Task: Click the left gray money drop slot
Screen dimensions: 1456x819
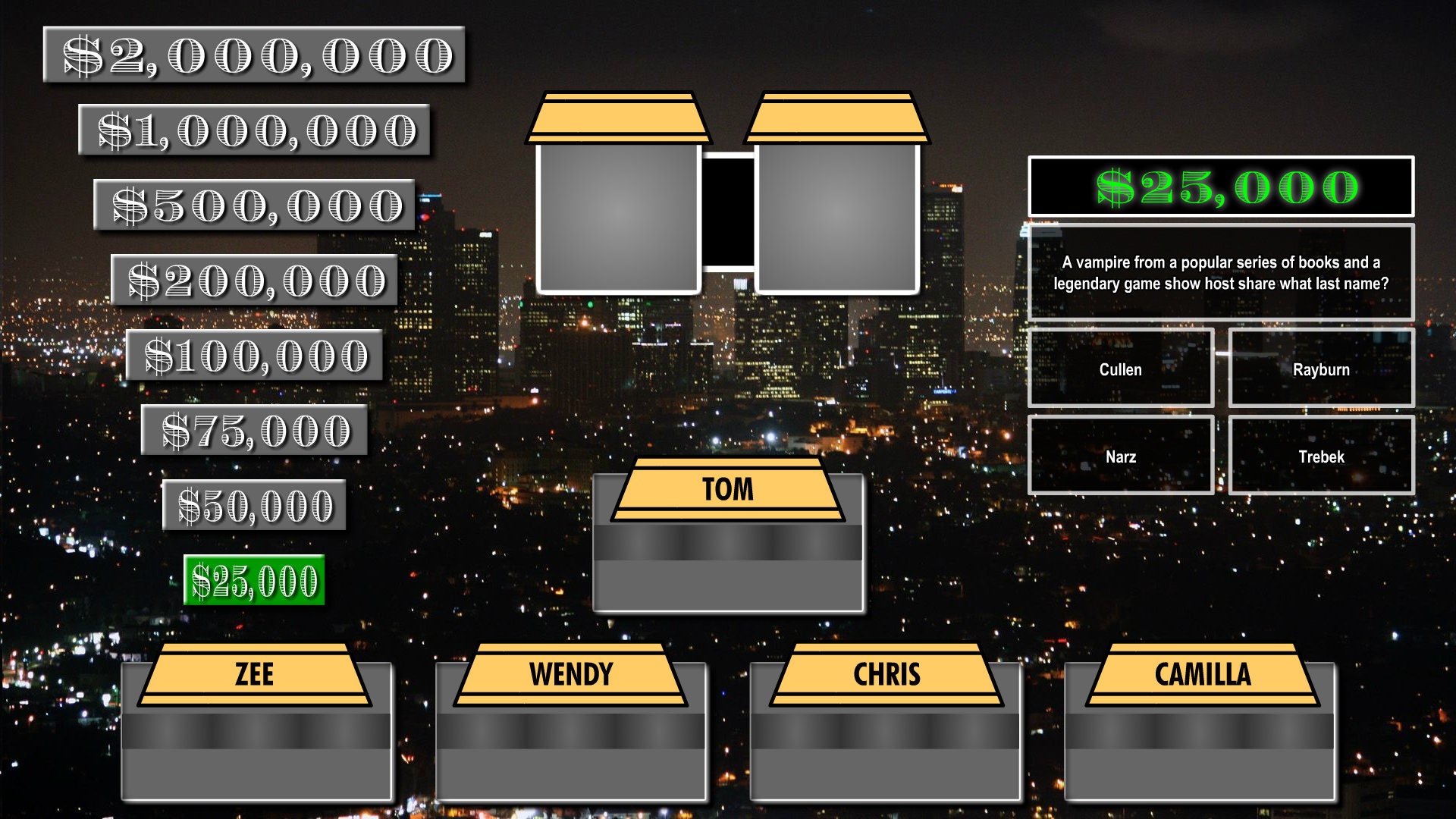Action: click(618, 218)
